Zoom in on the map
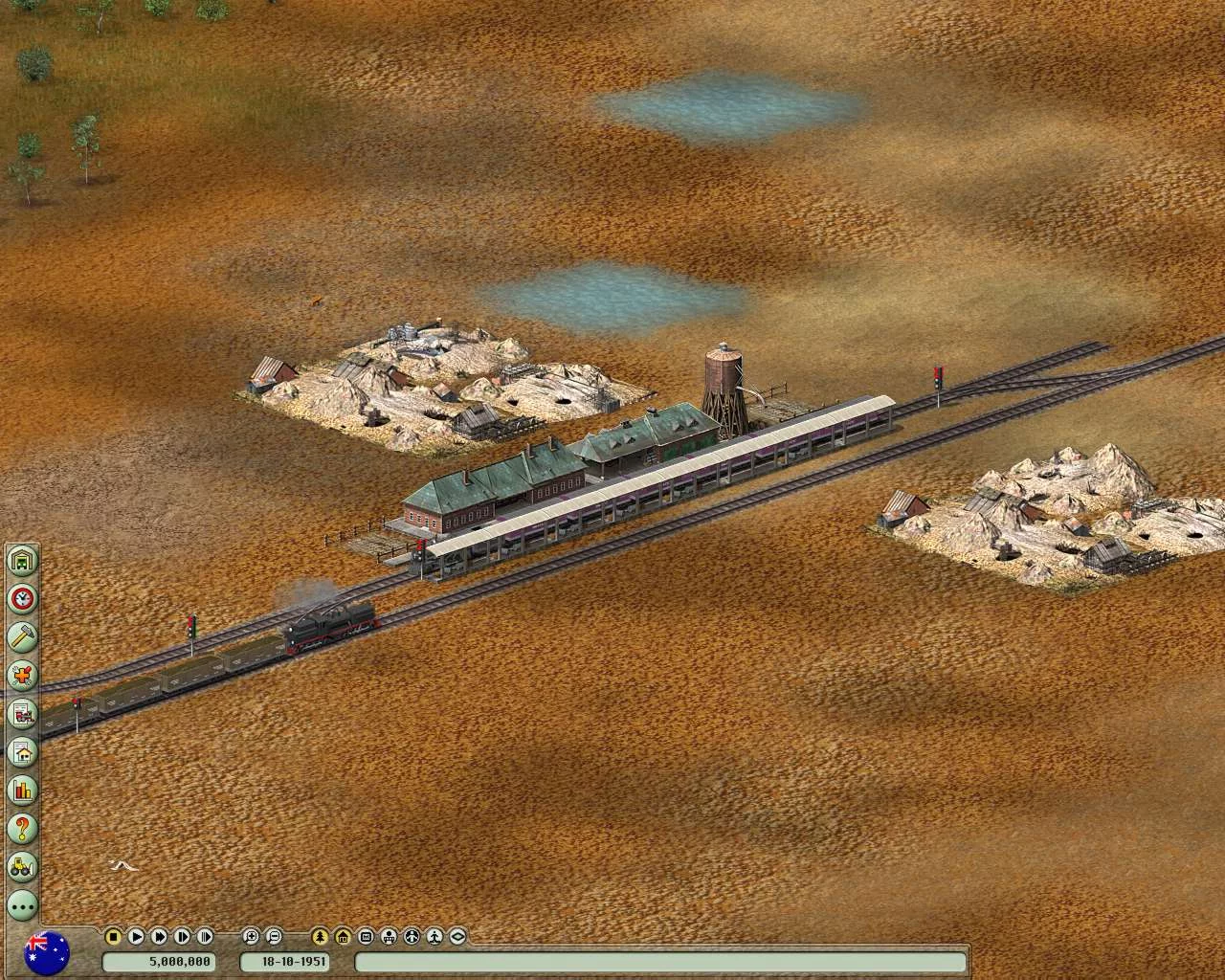This screenshot has height=980, width=1225. [250, 937]
